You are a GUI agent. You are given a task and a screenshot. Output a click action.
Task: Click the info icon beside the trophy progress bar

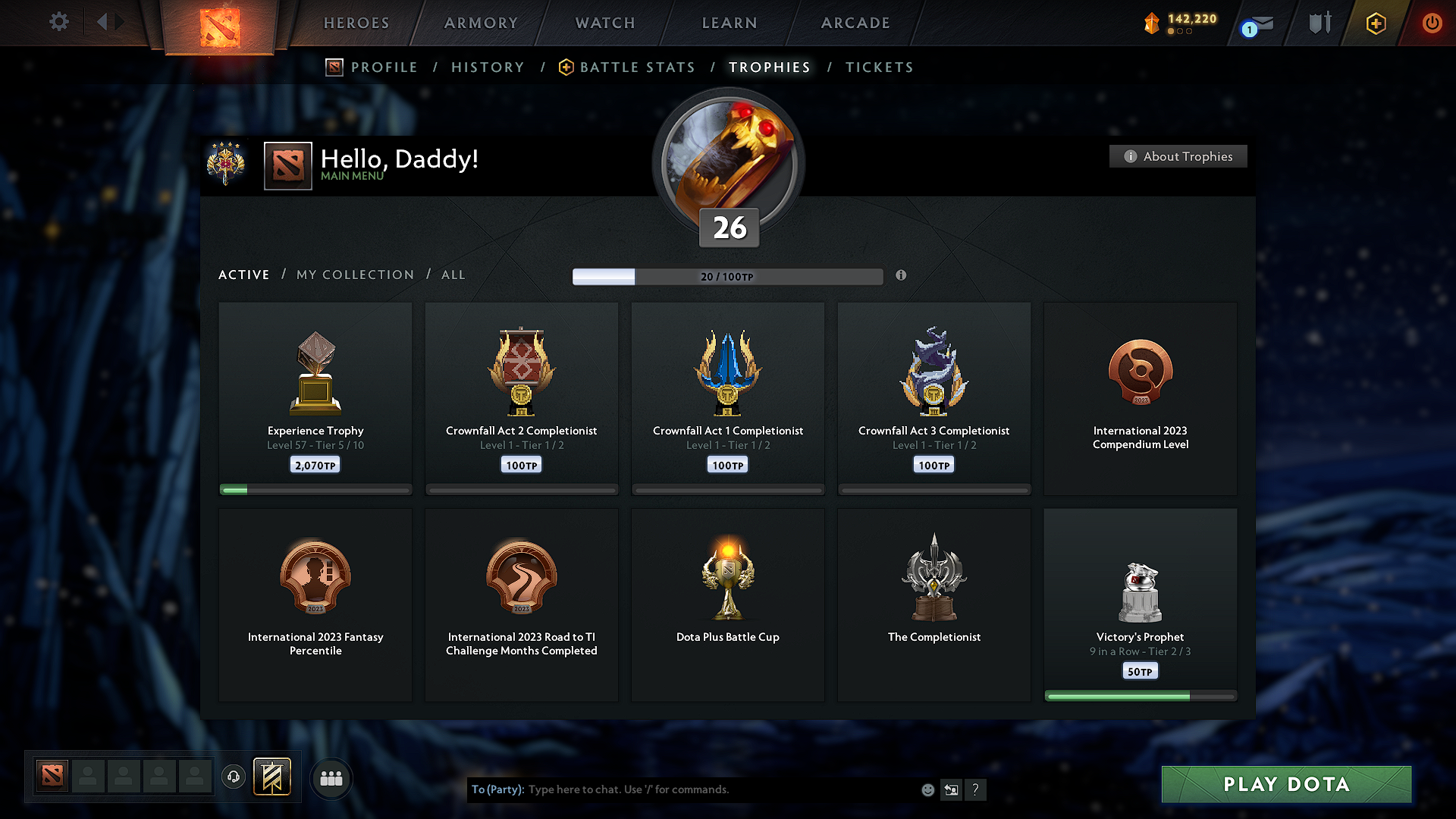[x=902, y=276]
